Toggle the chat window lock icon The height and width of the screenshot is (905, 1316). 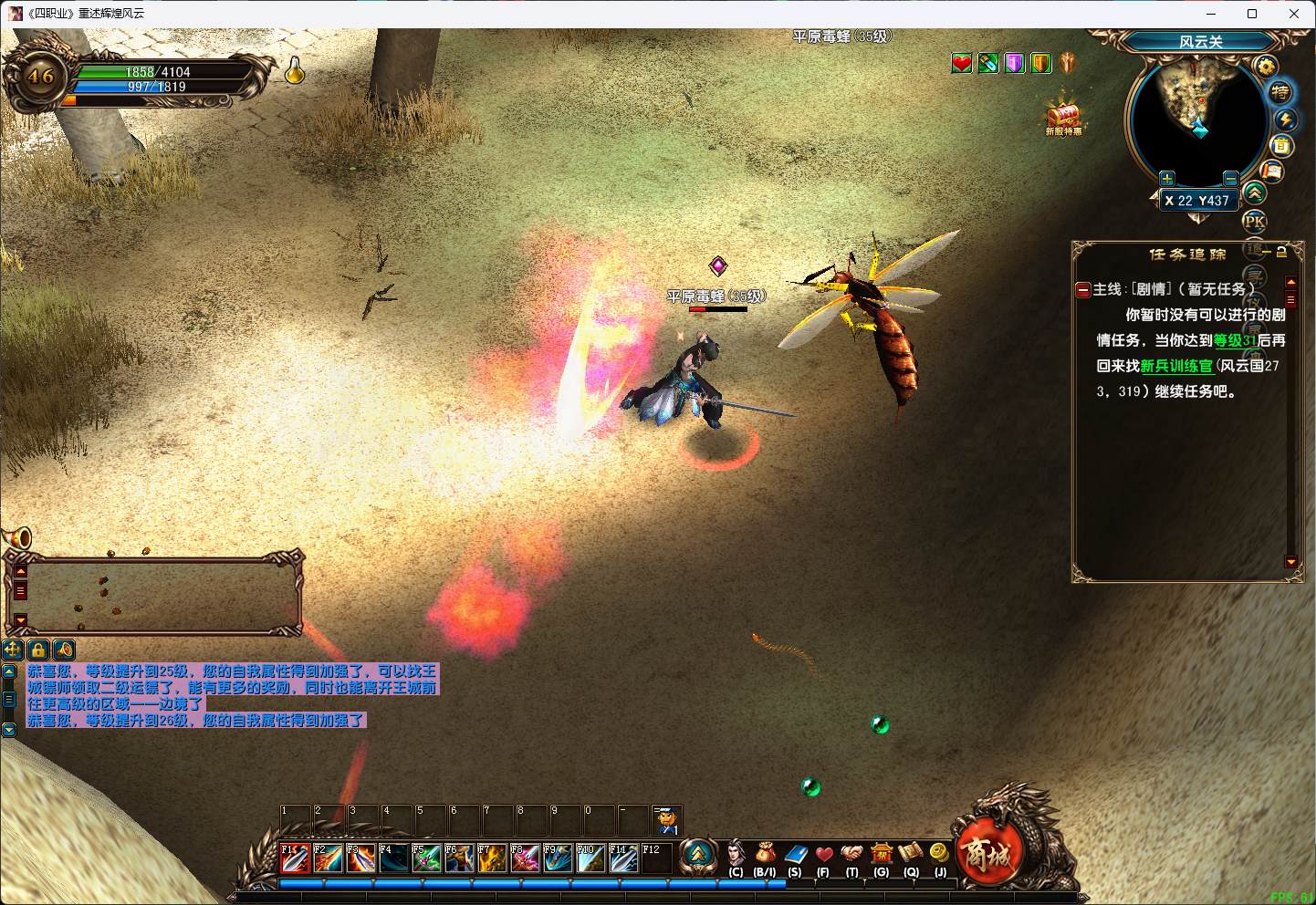[38, 650]
